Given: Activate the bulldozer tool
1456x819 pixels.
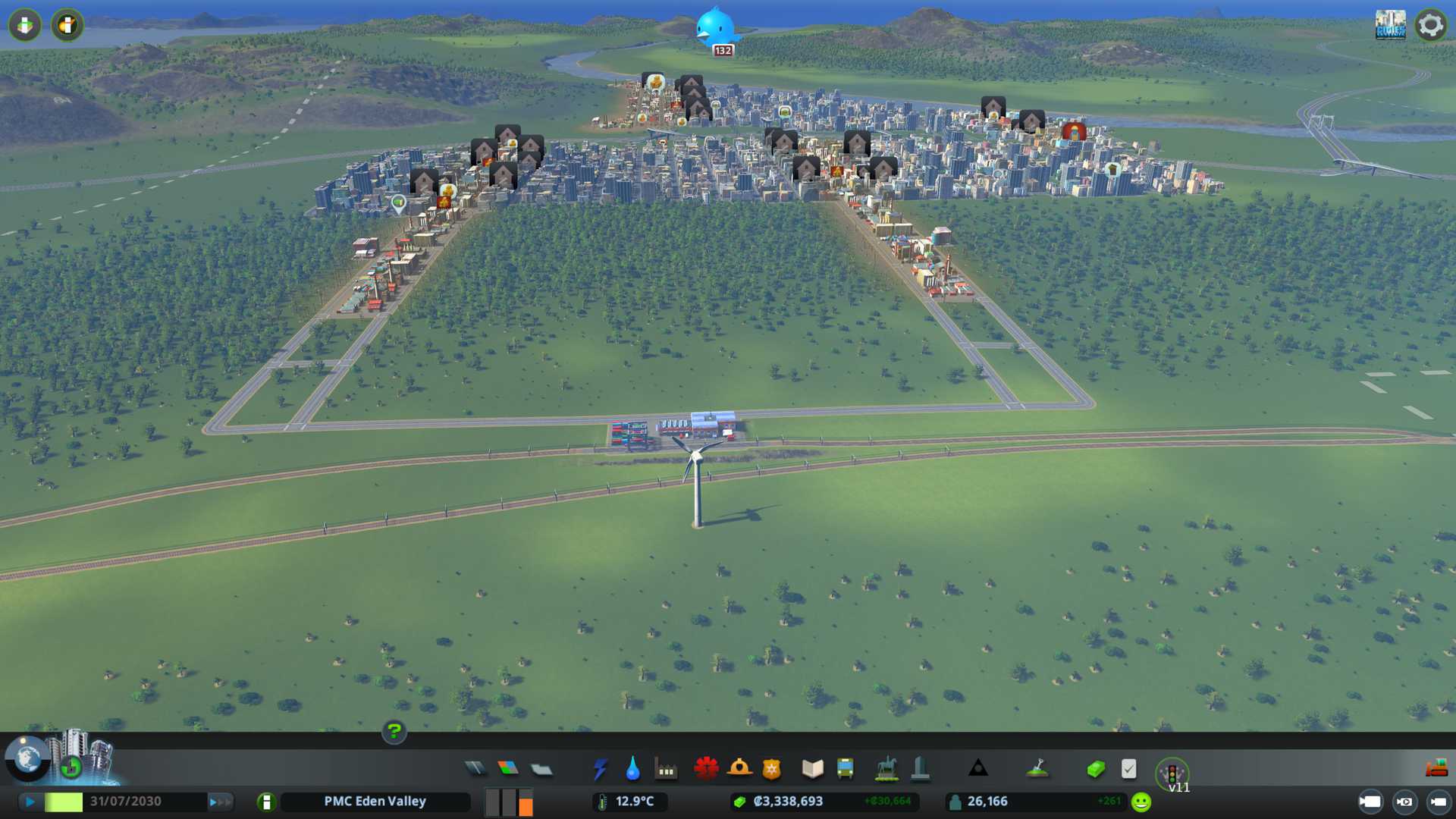Looking at the screenshot, I should point(1436,769).
